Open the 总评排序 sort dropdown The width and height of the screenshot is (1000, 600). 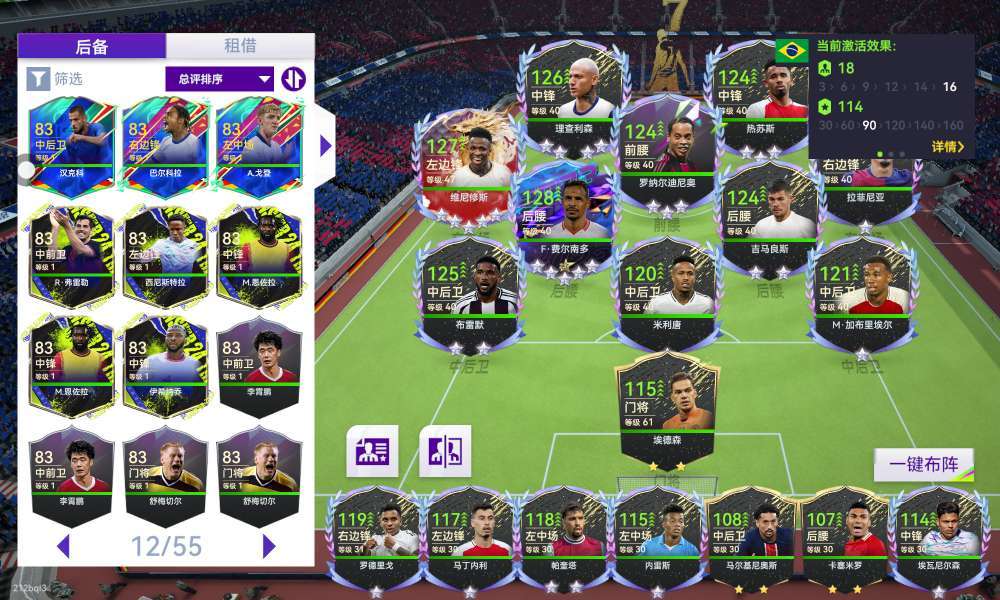pos(219,78)
